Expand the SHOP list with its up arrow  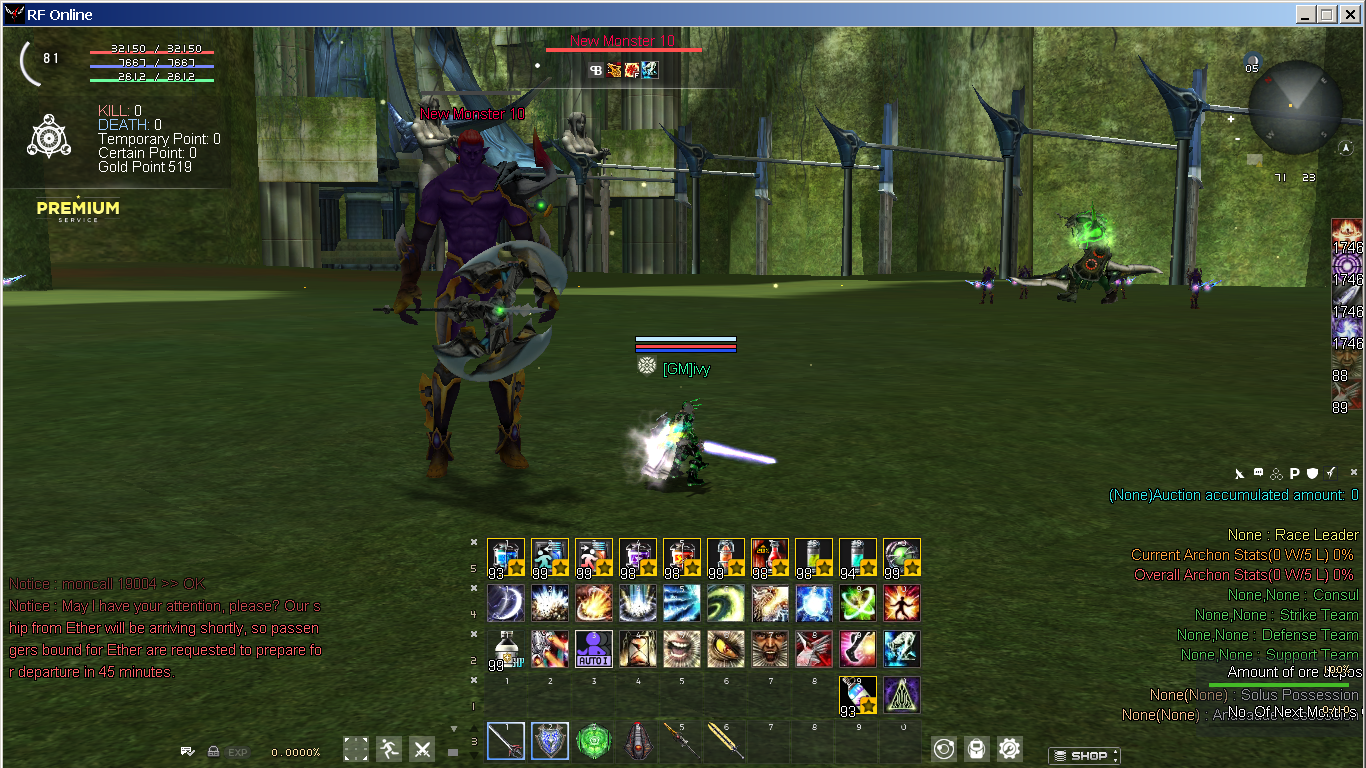click(1115, 751)
